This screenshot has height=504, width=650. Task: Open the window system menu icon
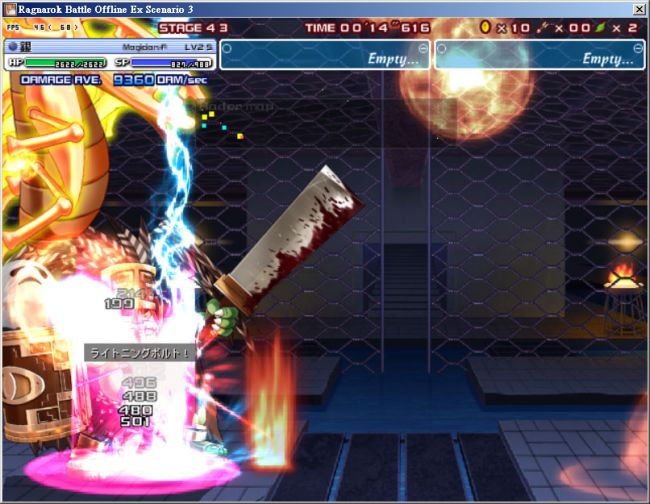(9, 8)
